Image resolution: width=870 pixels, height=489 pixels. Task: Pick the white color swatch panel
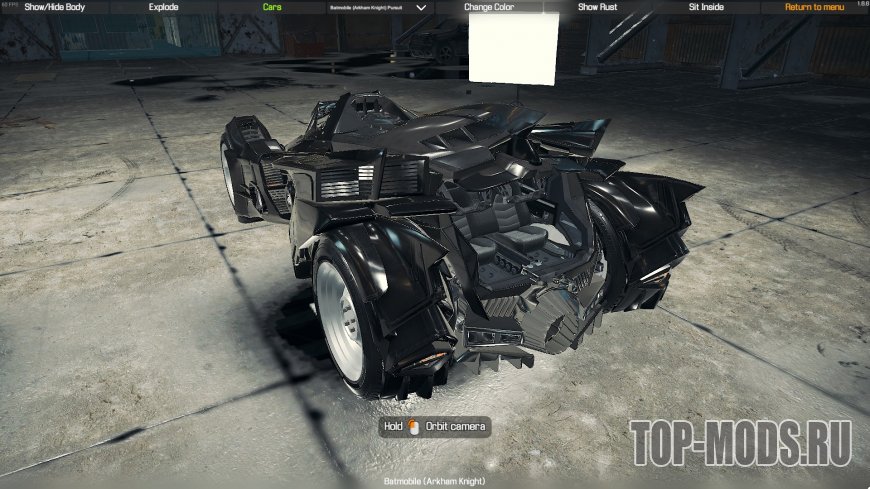(510, 48)
